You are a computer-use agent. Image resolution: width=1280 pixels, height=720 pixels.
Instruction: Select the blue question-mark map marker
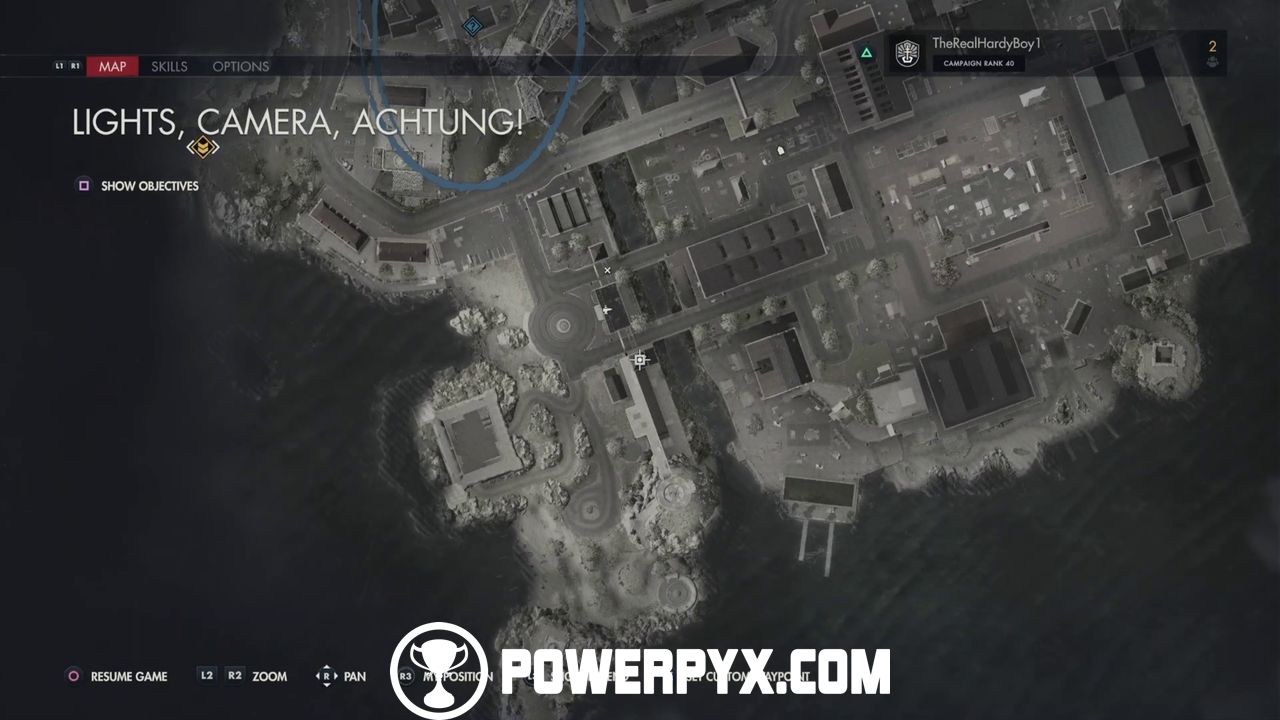(x=473, y=25)
